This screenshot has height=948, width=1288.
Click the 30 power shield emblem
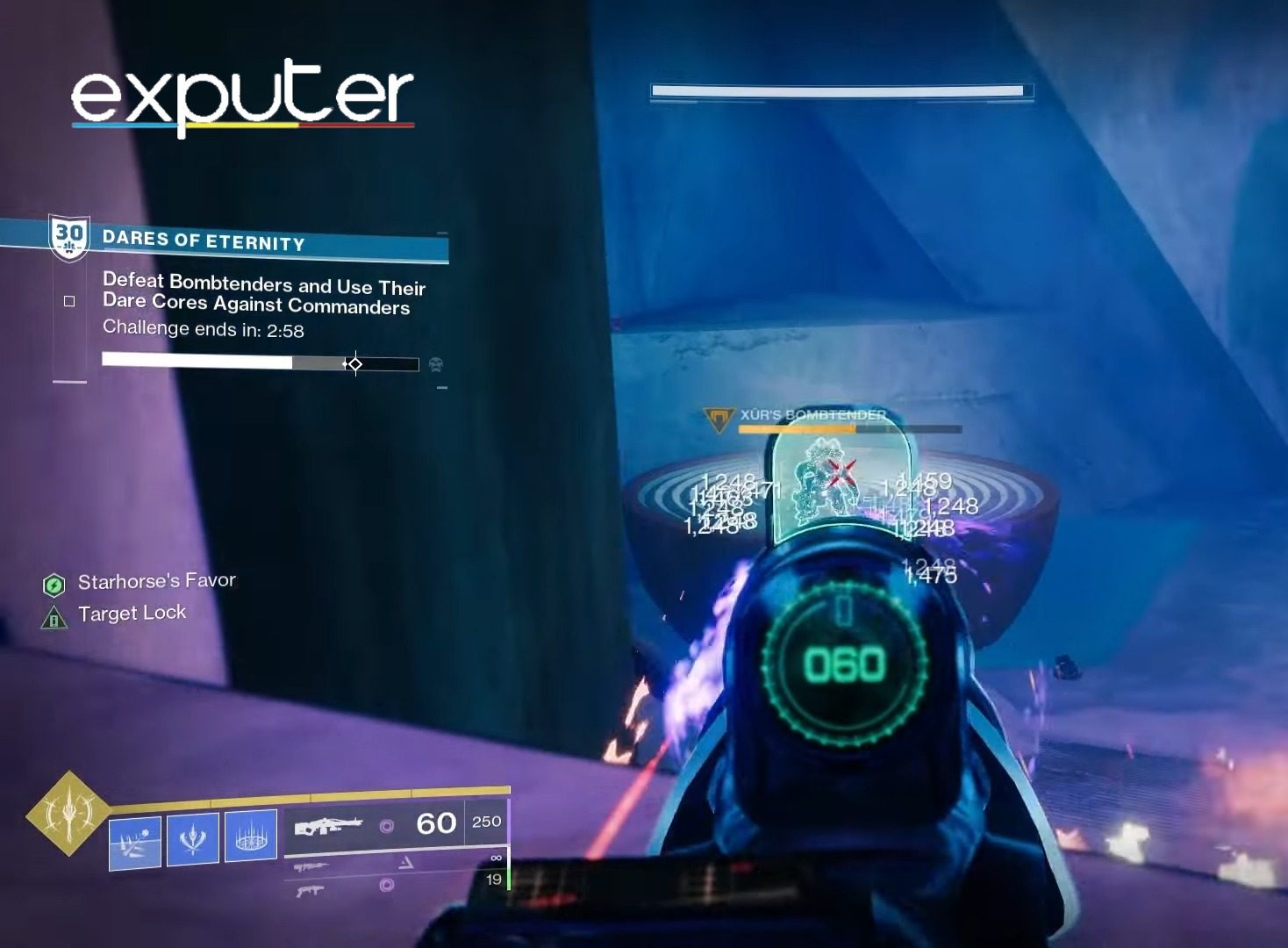(x=68, y=235)
